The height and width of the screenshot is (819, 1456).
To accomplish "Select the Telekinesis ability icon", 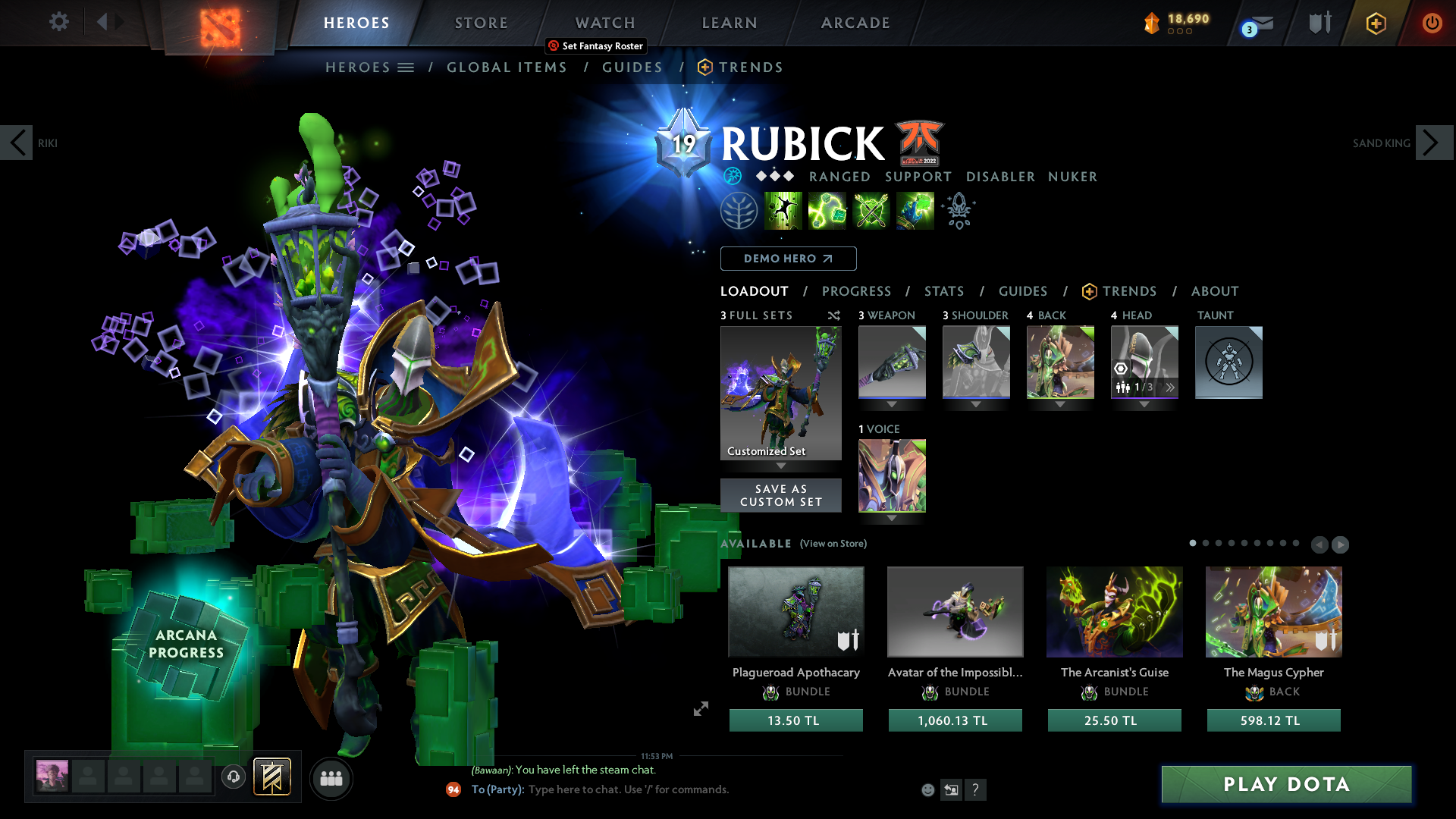I will point(783,211).
